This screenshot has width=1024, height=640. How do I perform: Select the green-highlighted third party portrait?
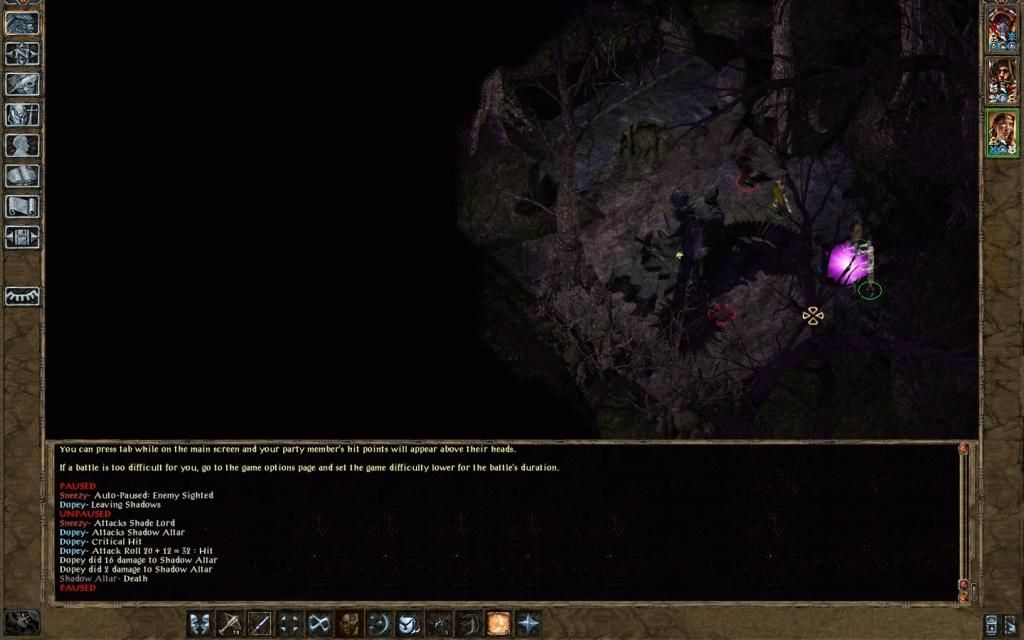(1001, 133)
